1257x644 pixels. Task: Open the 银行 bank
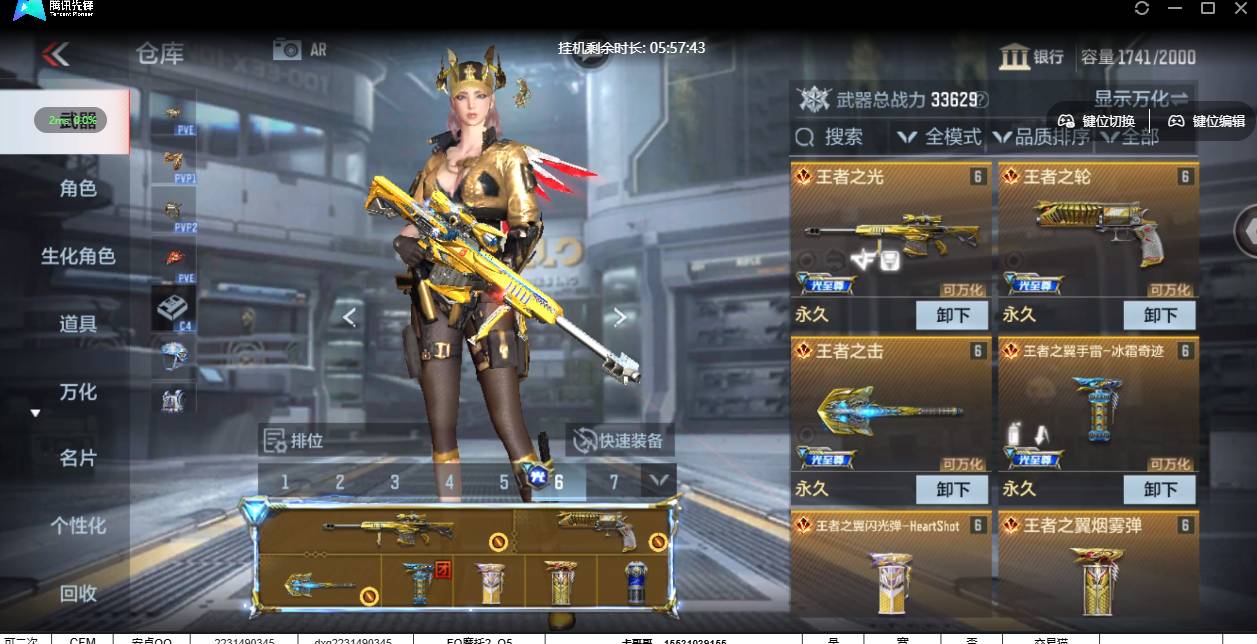coord(1032,57)
